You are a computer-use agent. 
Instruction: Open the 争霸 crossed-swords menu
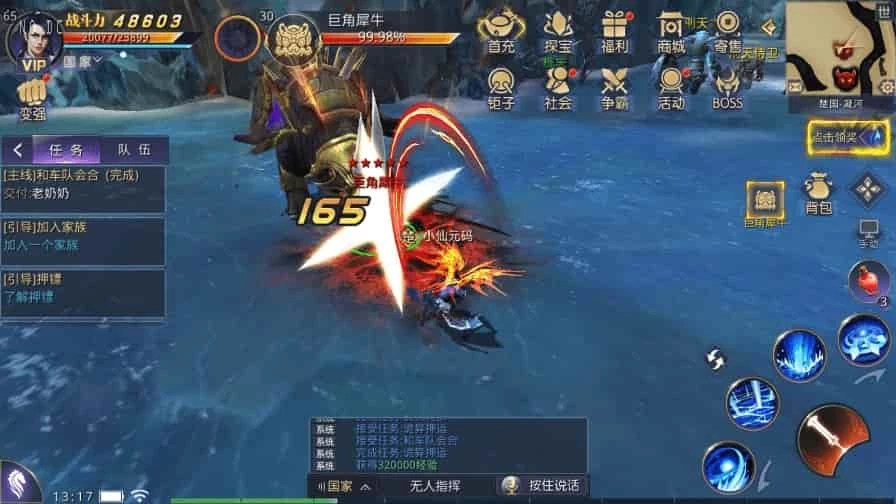pos(614,86)
